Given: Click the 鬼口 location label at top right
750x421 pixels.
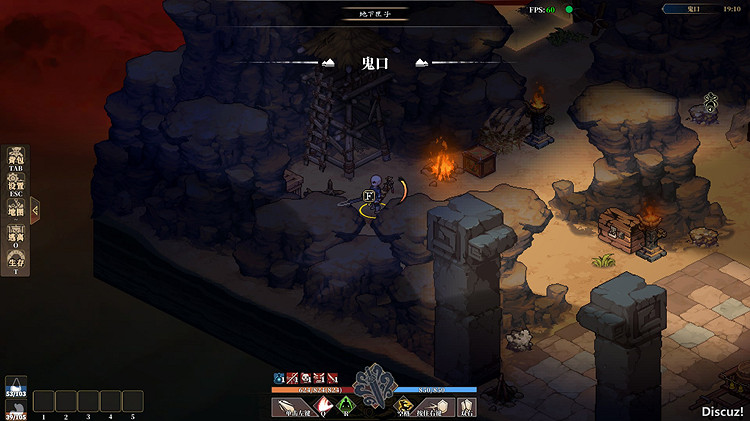Looking at the screenshot, I should click(691, 8).
